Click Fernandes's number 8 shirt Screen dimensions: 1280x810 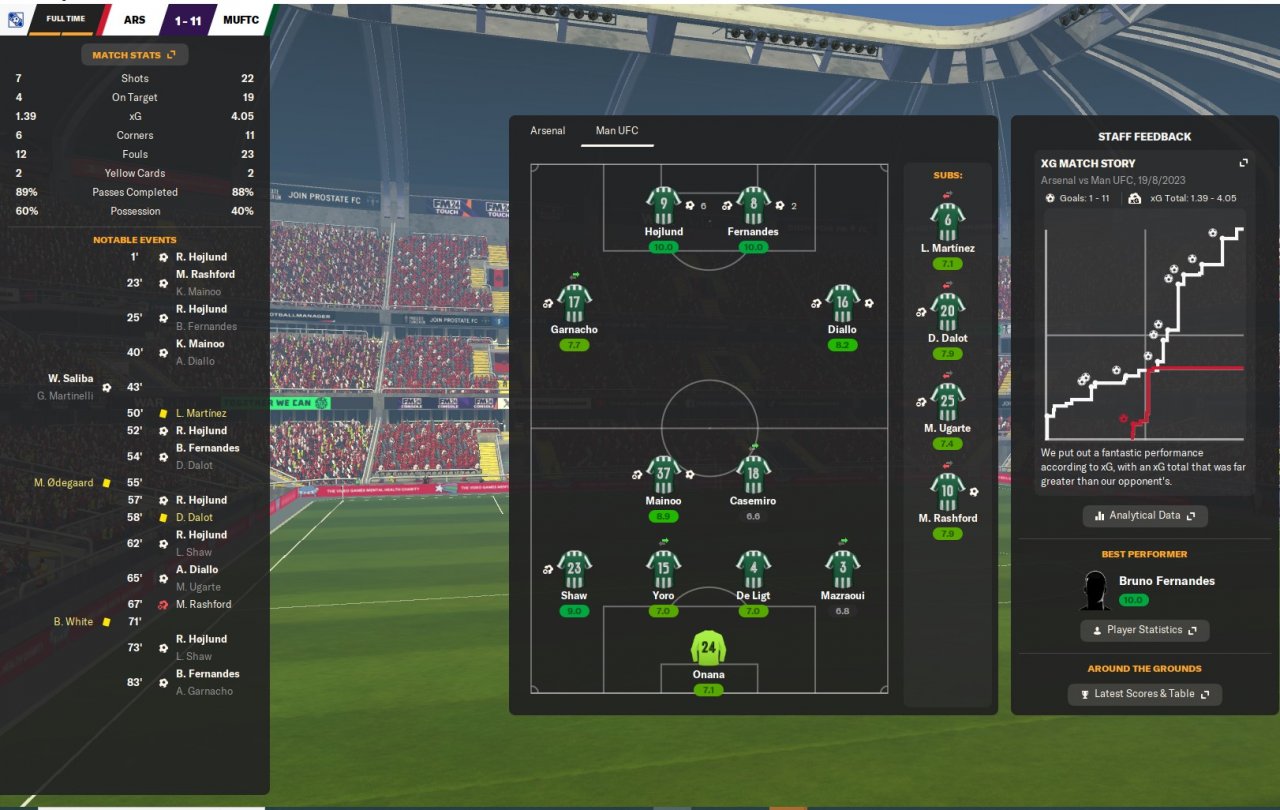753,207
